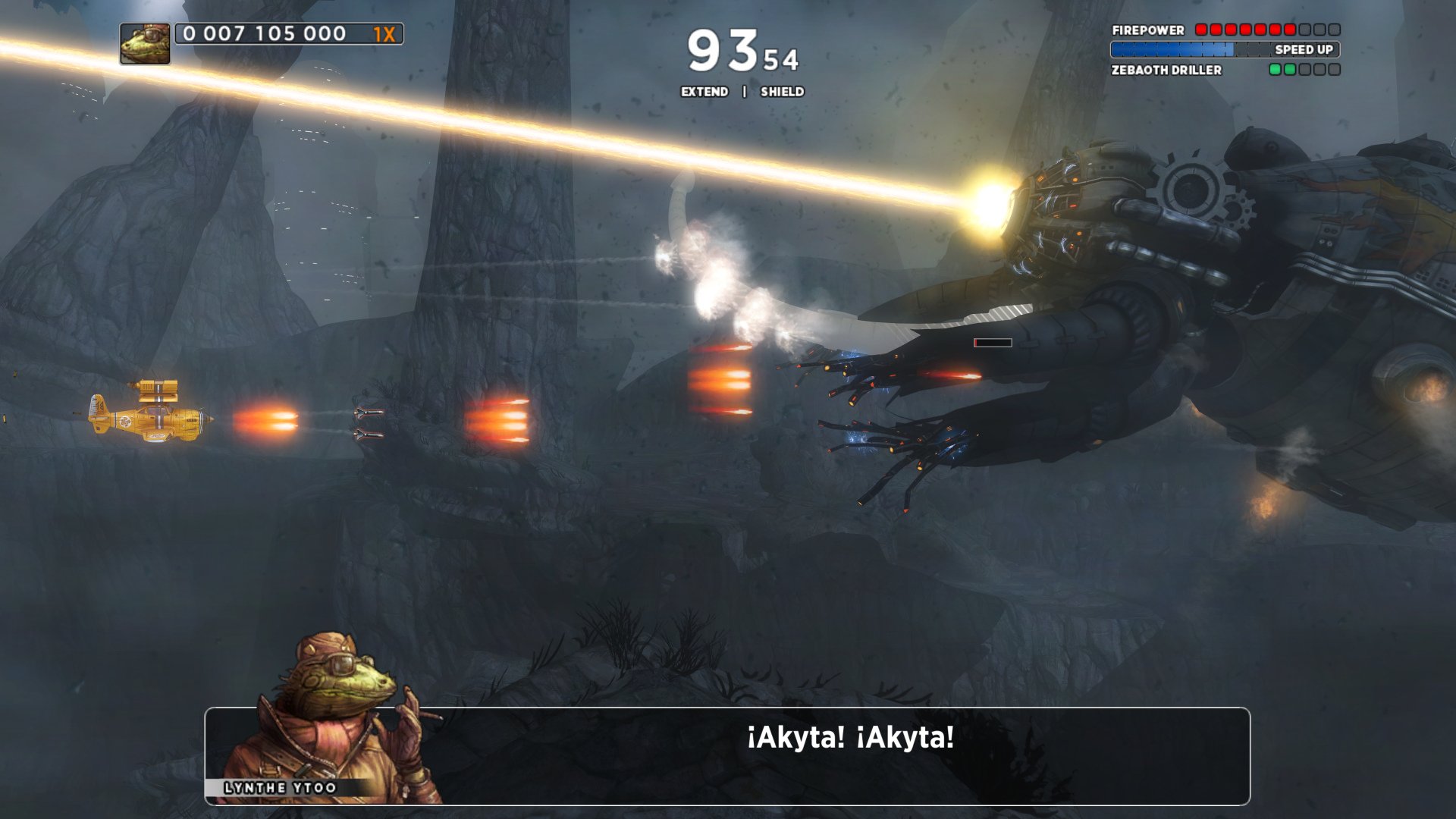1456x819 pixels.
Task: Enable the third ZEBAOTH DRILLER indicator
Action: point(1307,71)
